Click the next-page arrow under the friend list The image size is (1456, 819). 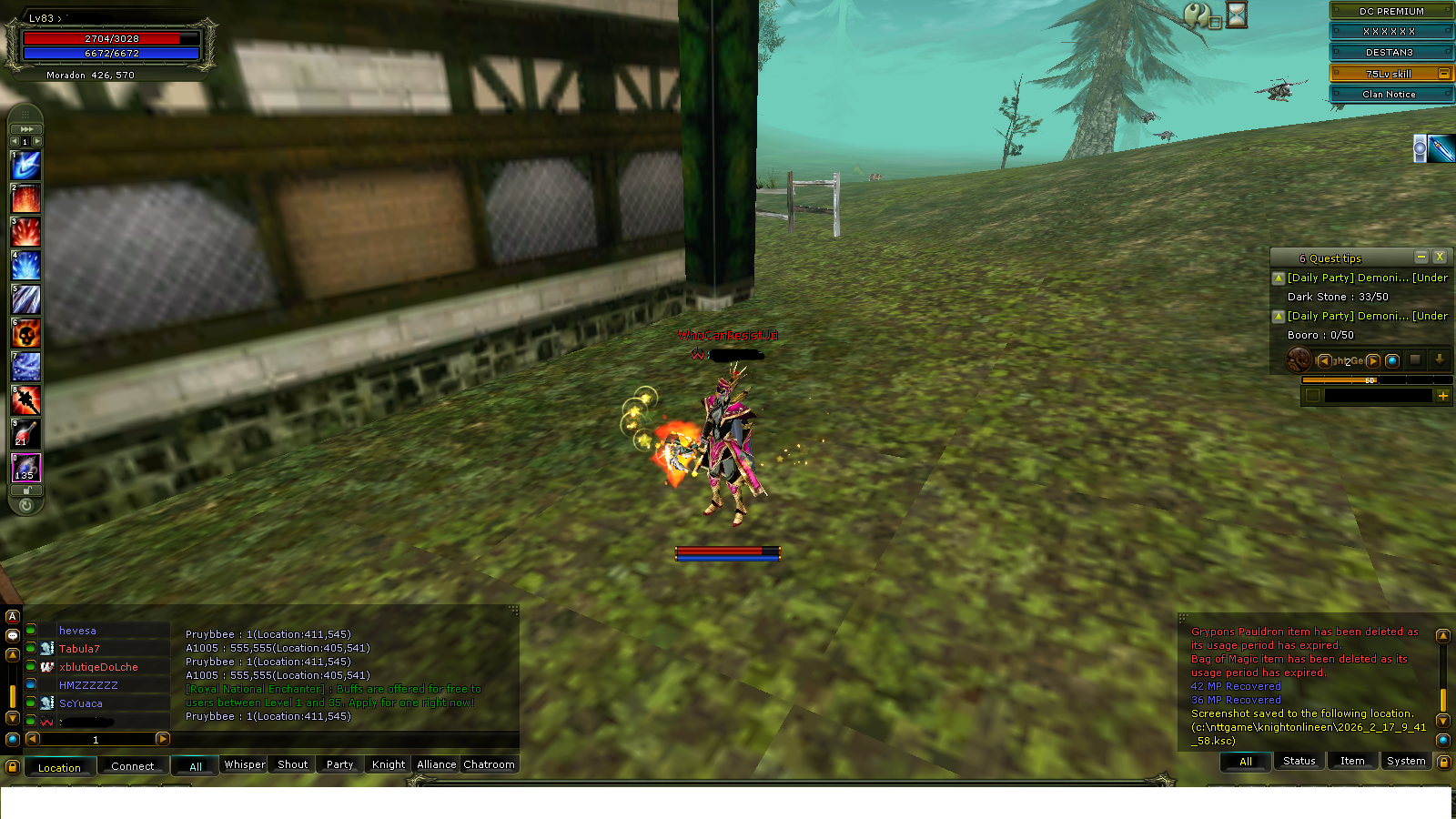(x=162, y=740)
